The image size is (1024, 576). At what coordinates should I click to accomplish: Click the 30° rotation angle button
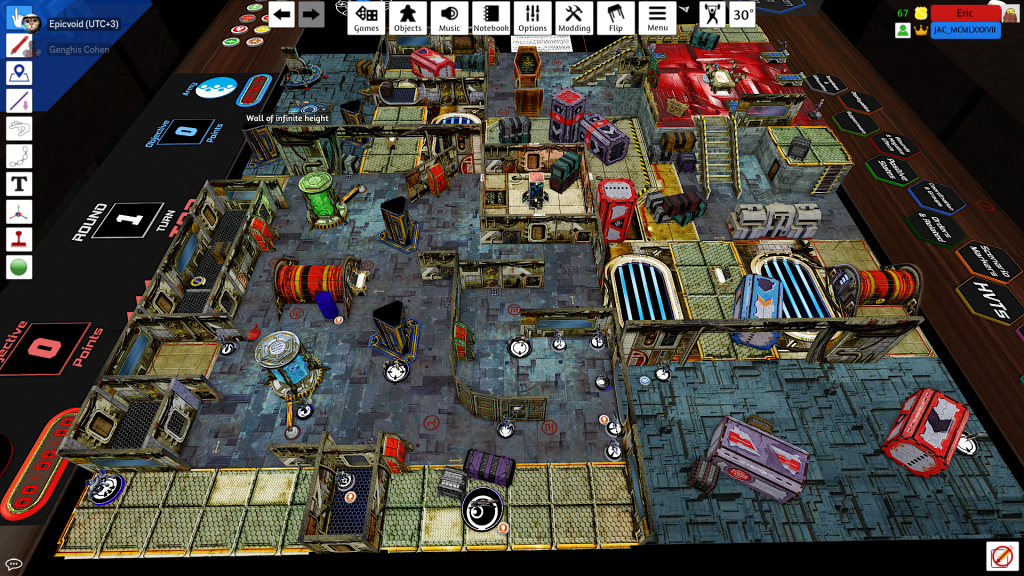(x=742, y=15)
